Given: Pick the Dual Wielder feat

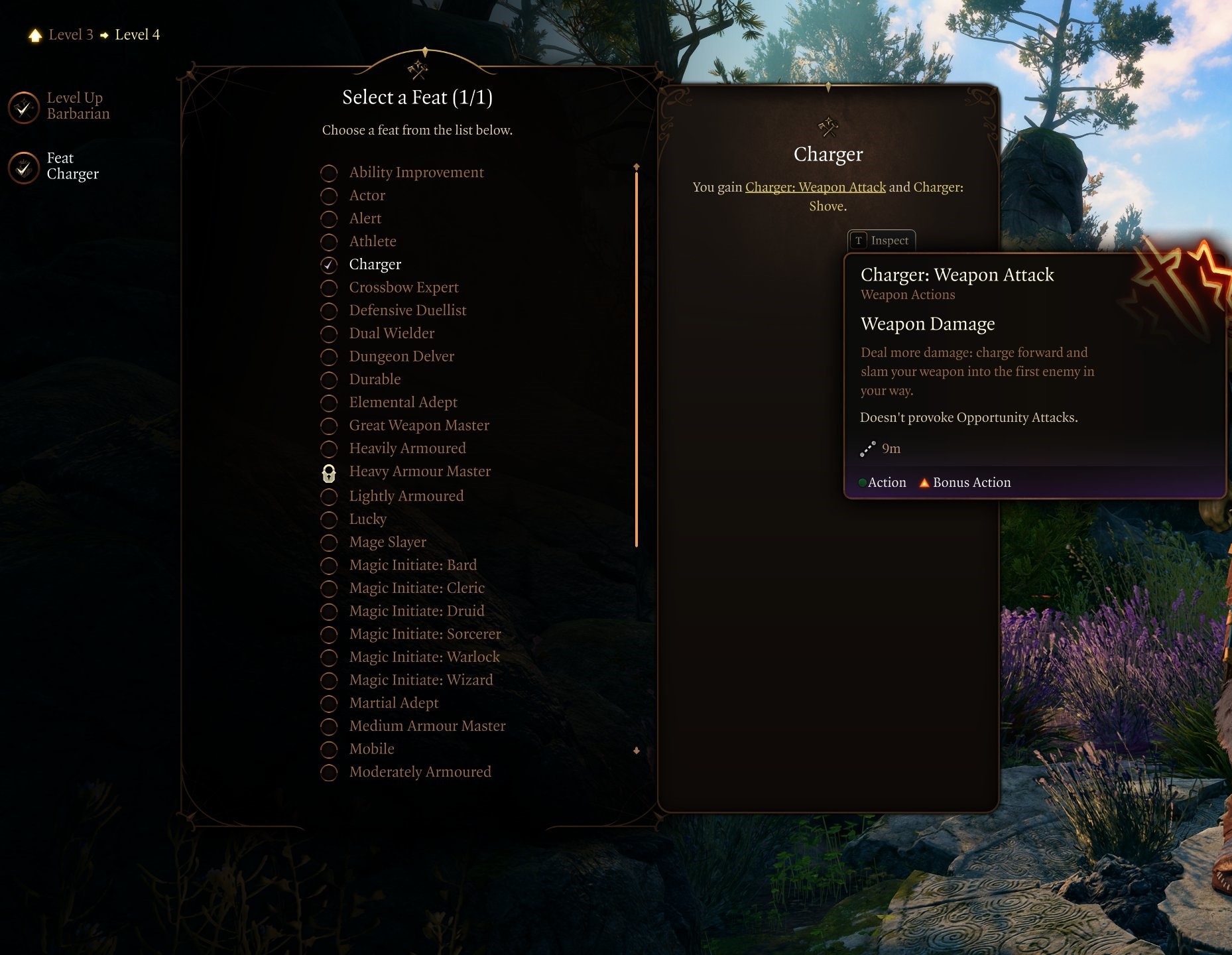Looking at the screenshot, I should click(391, 334).
